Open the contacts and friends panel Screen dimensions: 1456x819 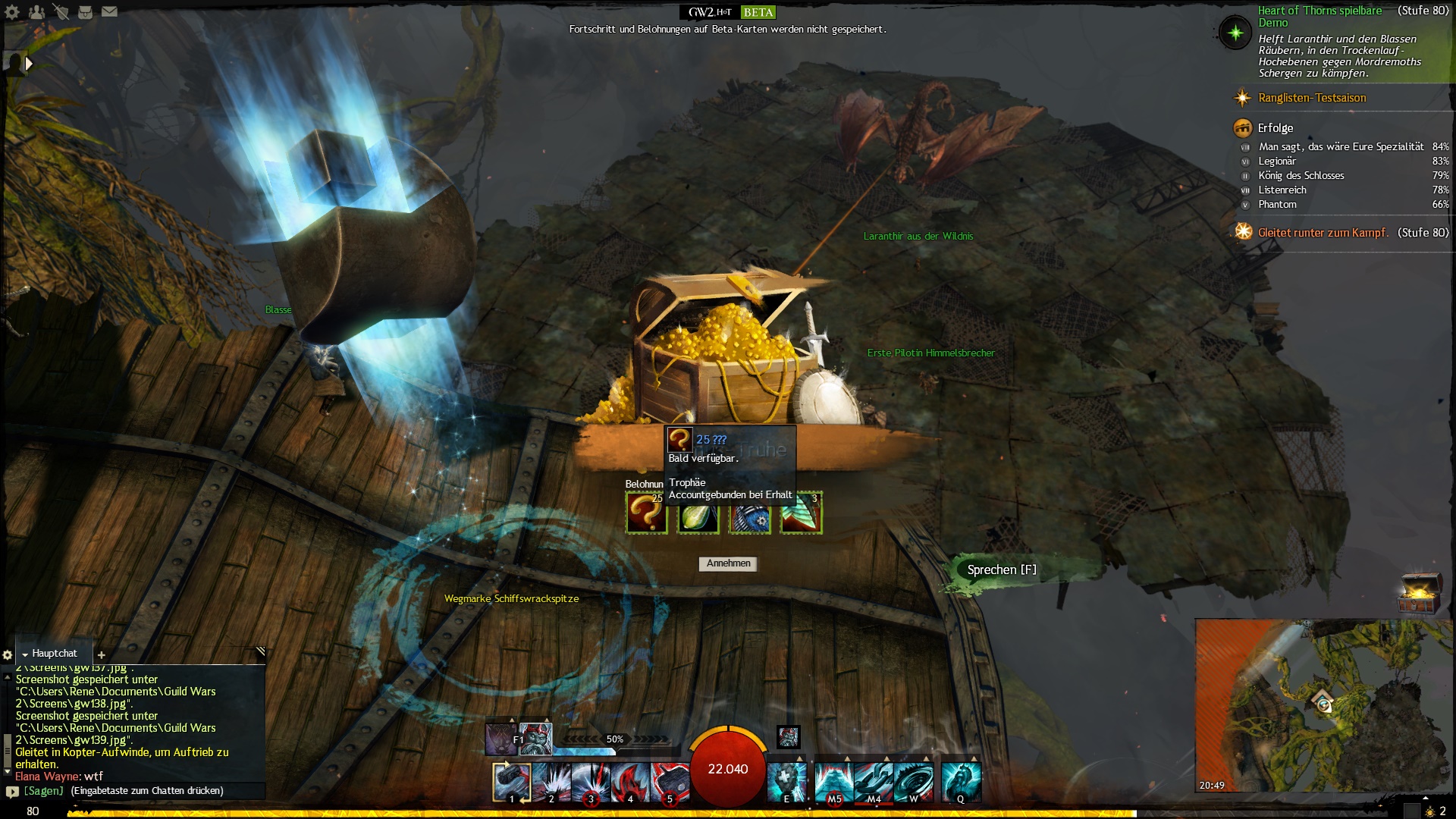(36, 12)
